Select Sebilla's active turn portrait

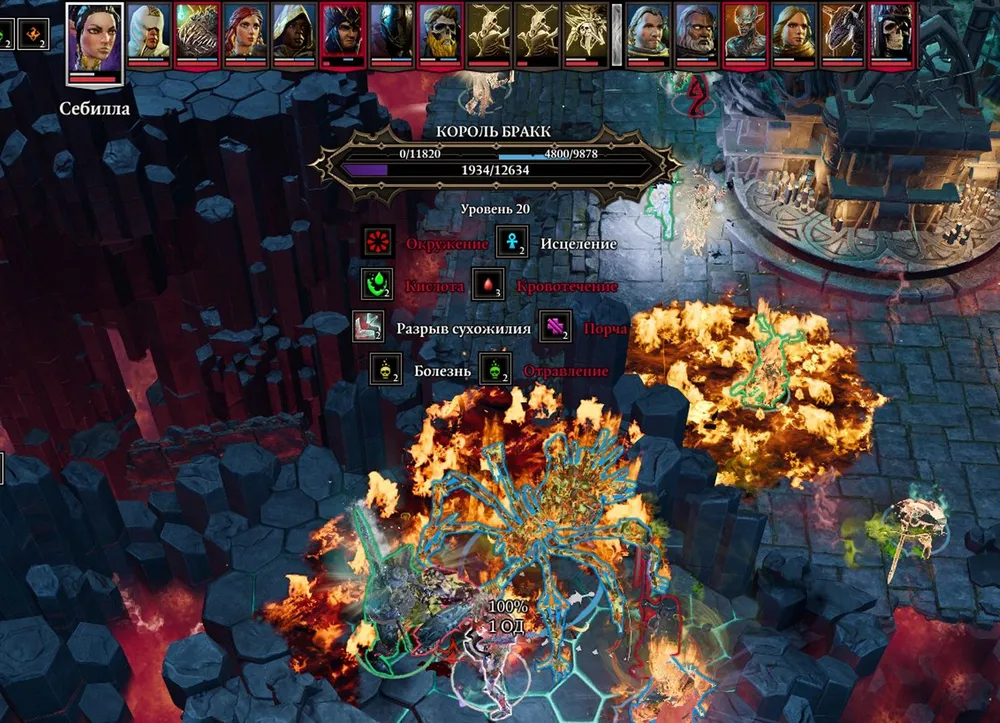[95, 40]
